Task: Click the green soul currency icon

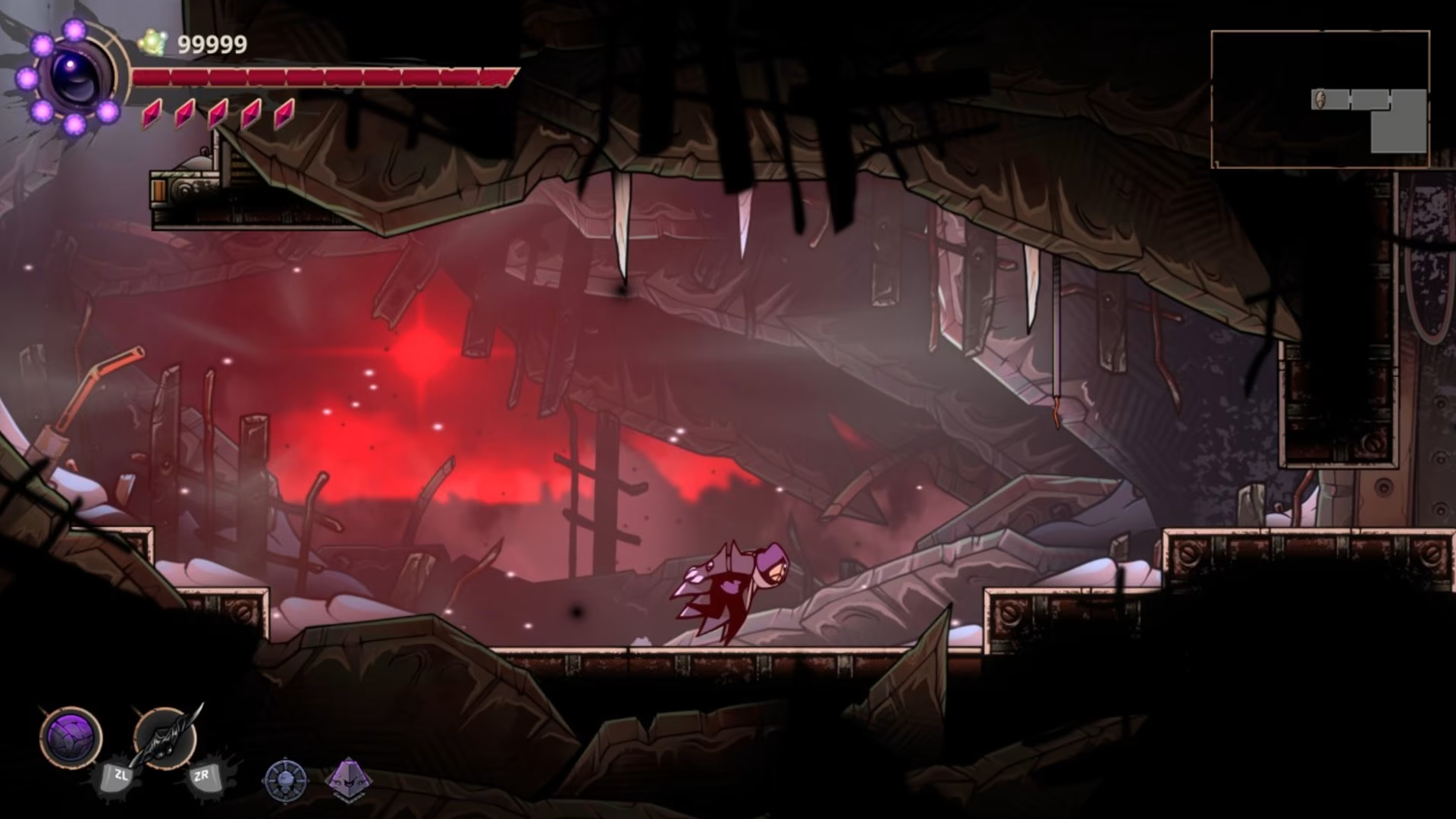Action: coord(153,43)
